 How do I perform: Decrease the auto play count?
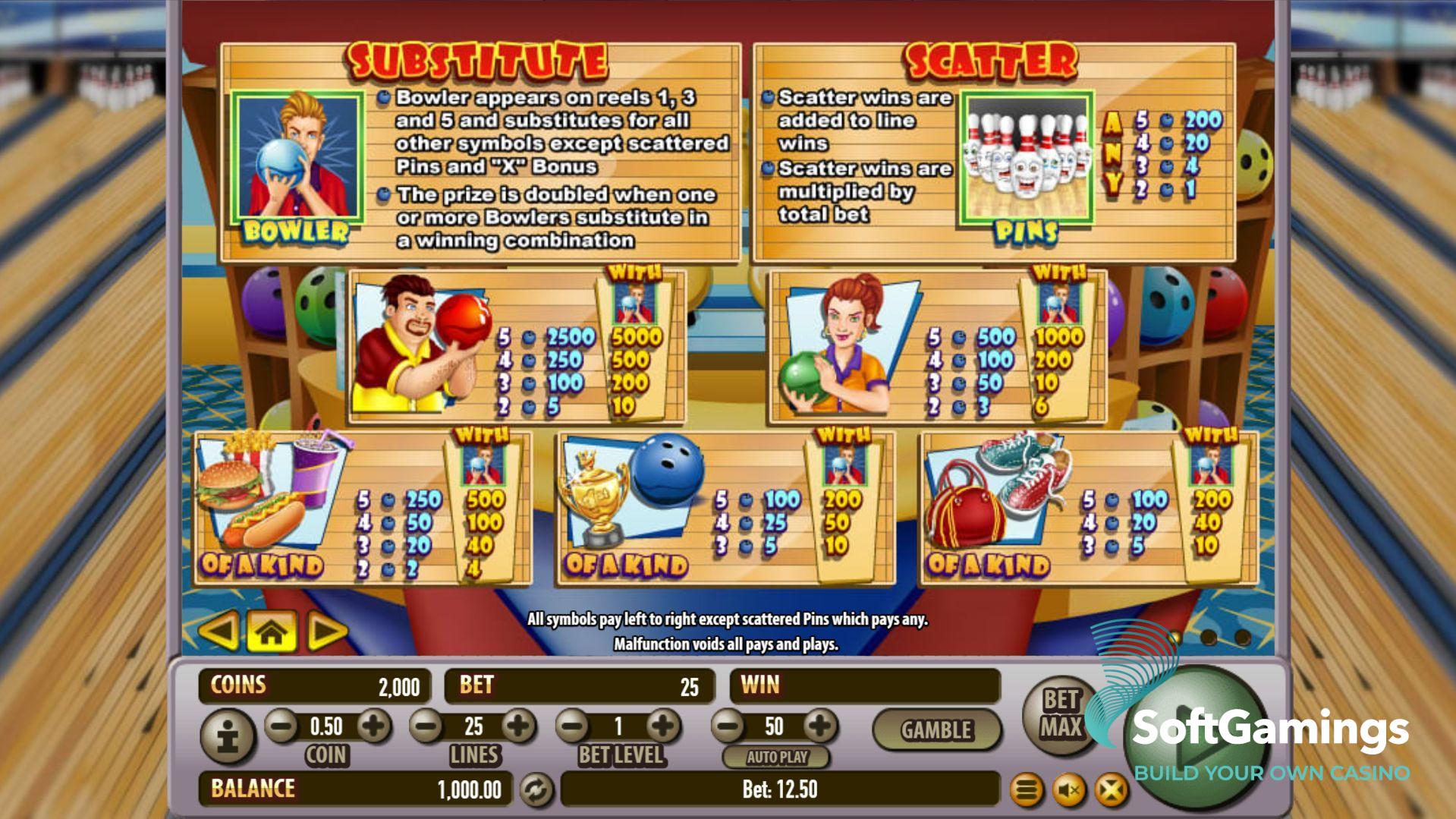tap(728, 726)
